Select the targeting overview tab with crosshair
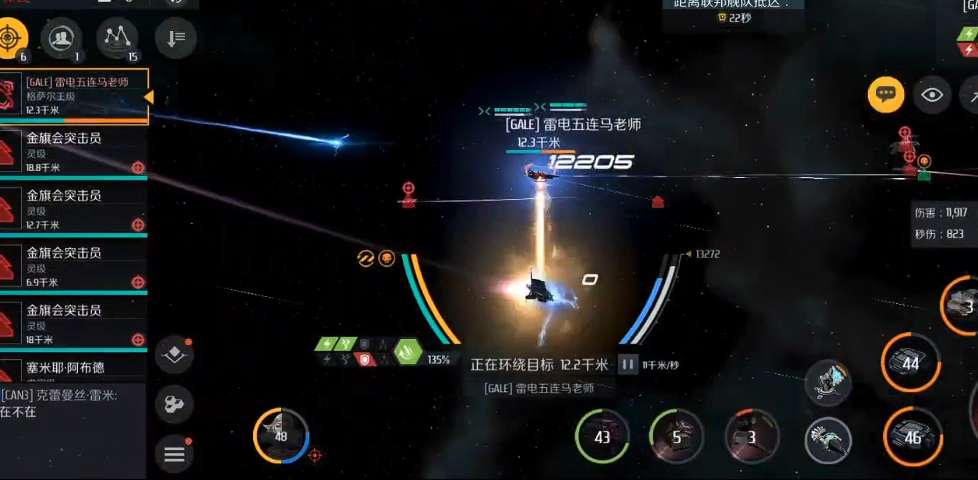Viewport: 978px width, 480px height. [10, 38]
